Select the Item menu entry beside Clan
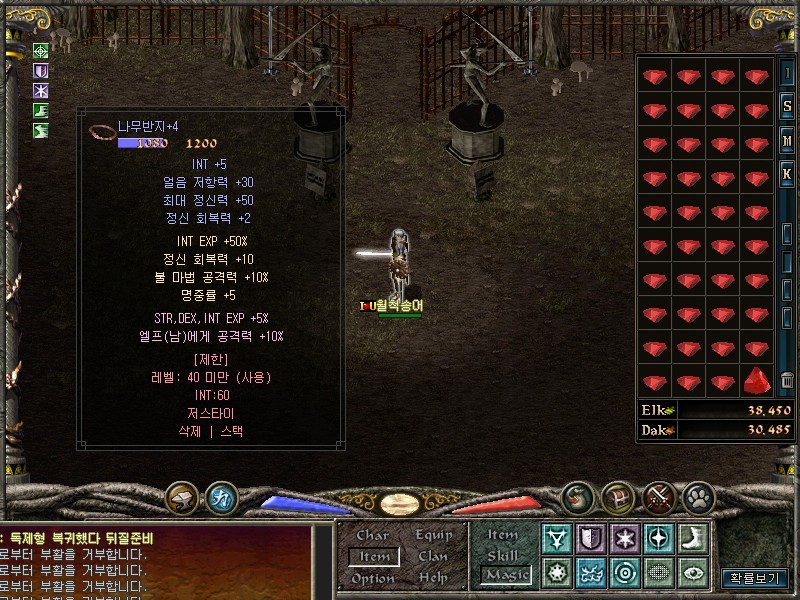The image size is (800, 600). pos(374,556)
